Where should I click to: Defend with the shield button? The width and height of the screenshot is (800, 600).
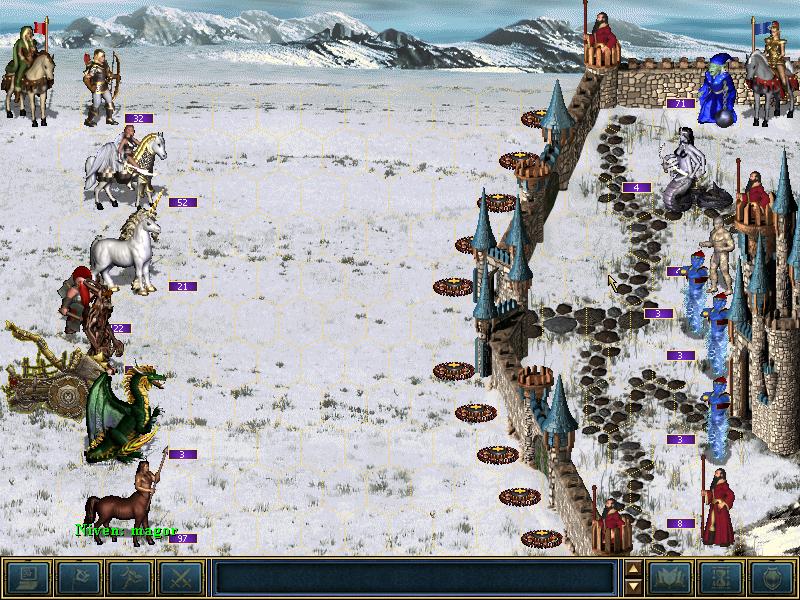tap(772, 577)
